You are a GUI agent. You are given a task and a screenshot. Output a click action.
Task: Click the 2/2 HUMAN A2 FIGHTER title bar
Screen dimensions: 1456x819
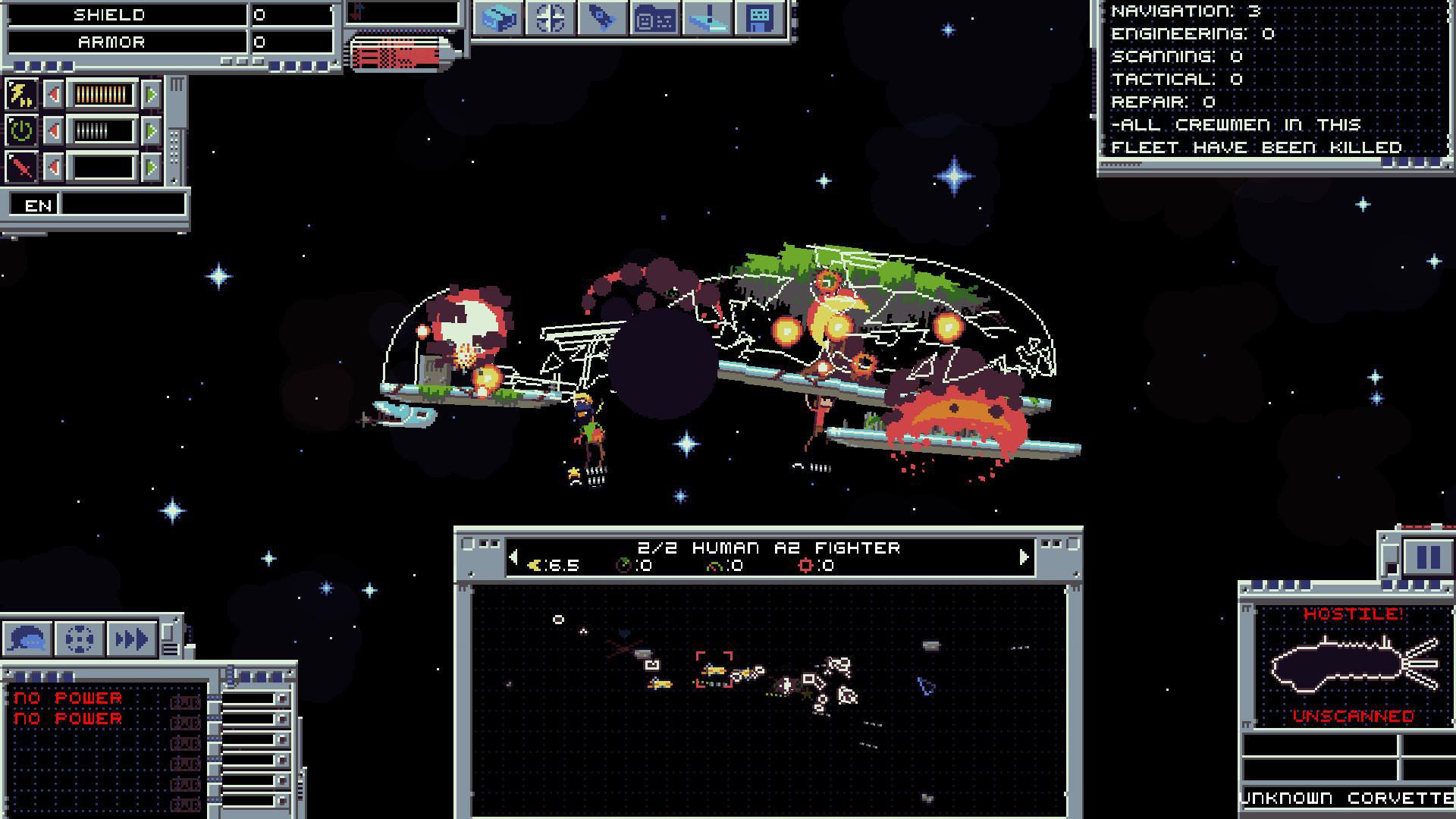tap(770, 548)
